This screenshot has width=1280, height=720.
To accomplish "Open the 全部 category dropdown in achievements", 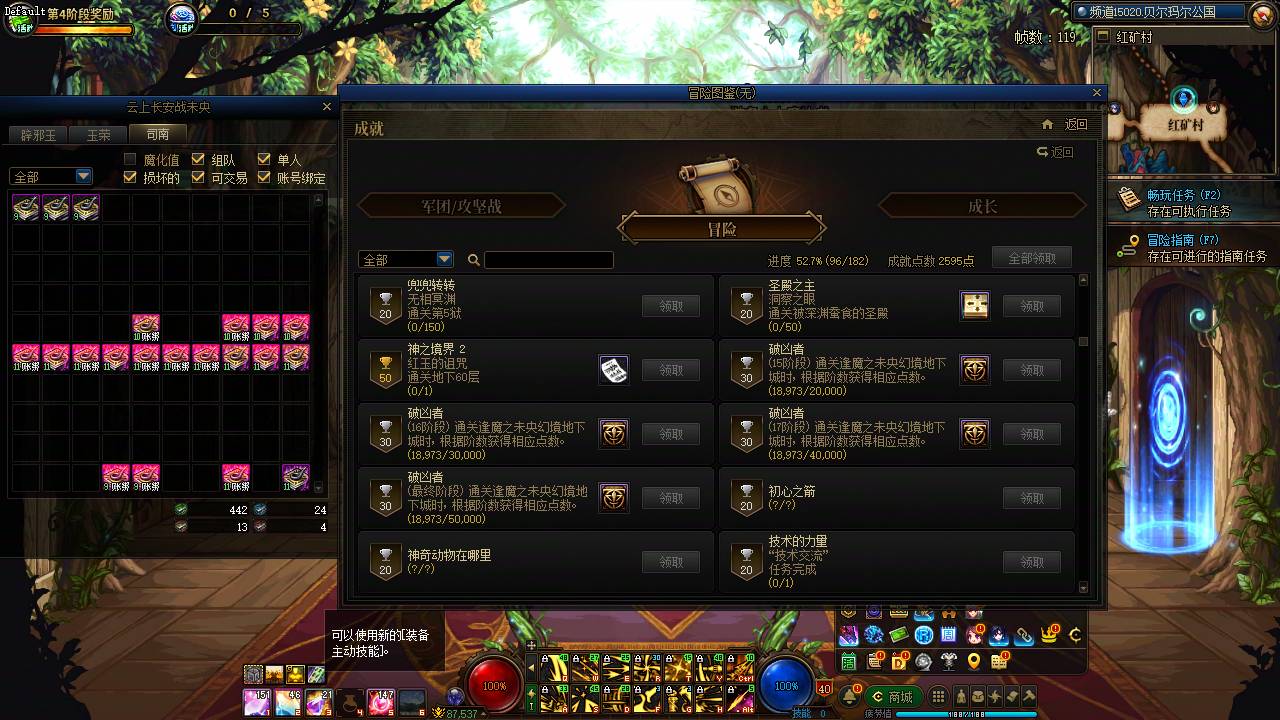I will 404,258.
